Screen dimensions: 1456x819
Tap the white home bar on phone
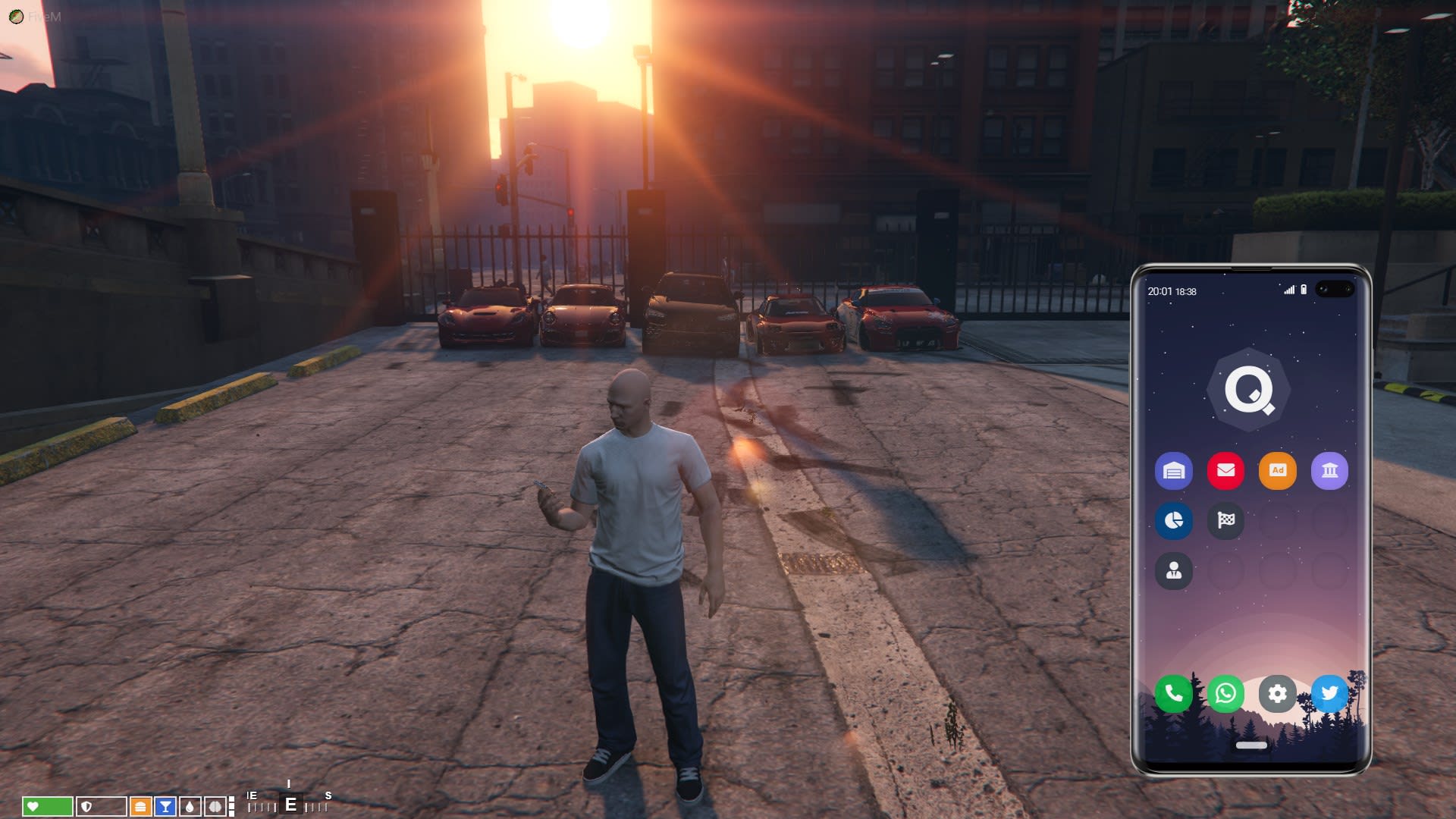(x=1251, y=745)
